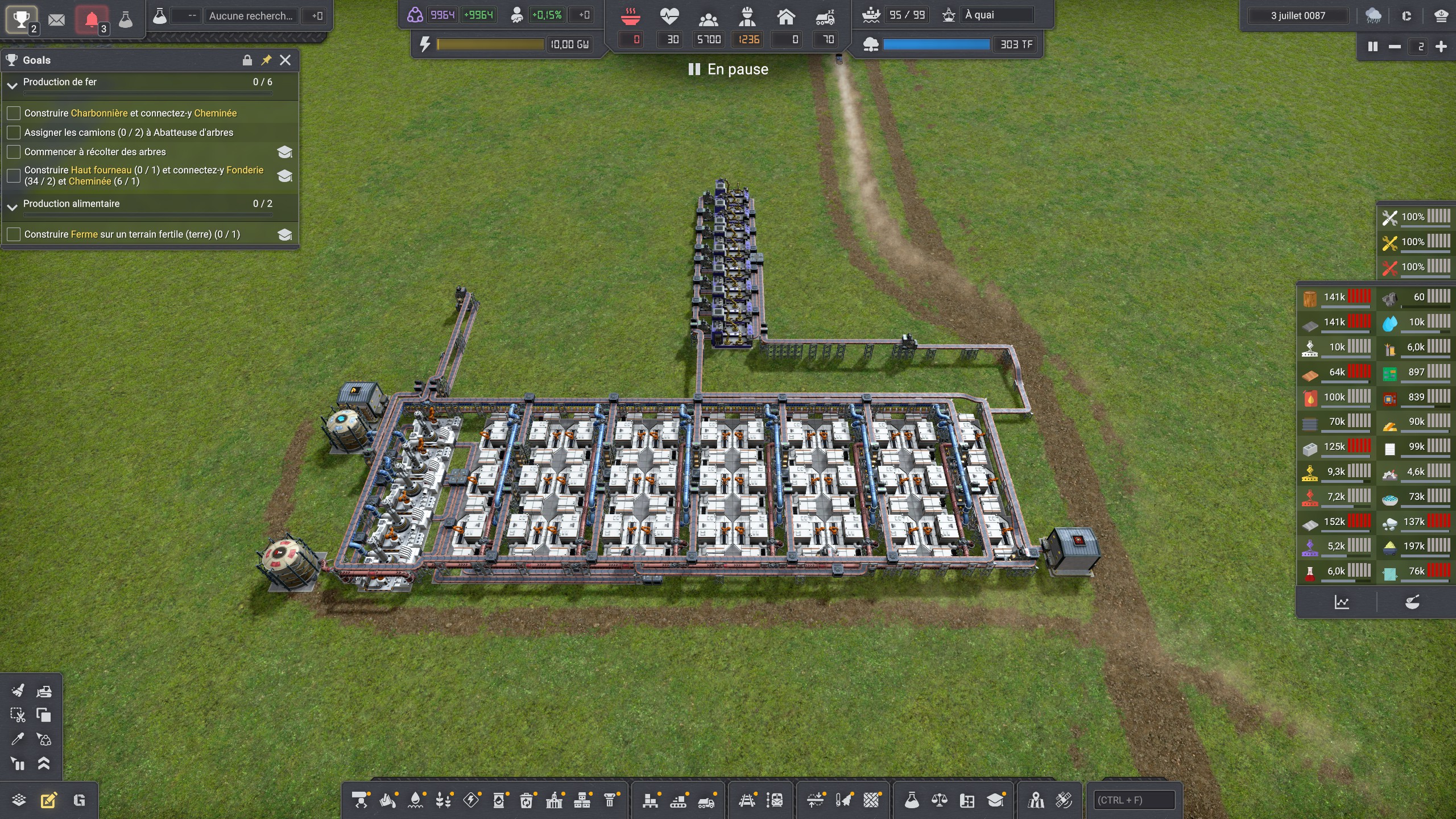1456x819 pixels.
Task: Collapse the 'Production de fer' goal section
Action: (13, 85)
